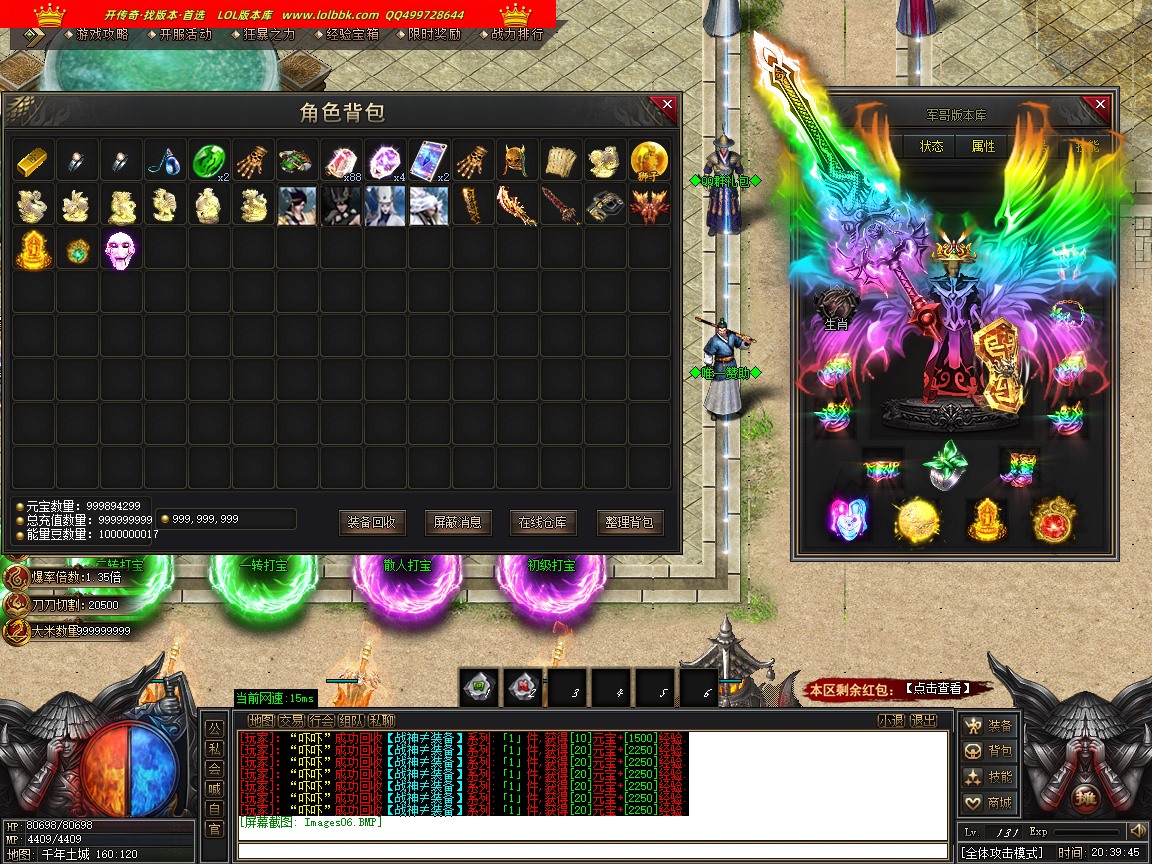
Task: Close the character equipment panel
Action: (1100, 104)
